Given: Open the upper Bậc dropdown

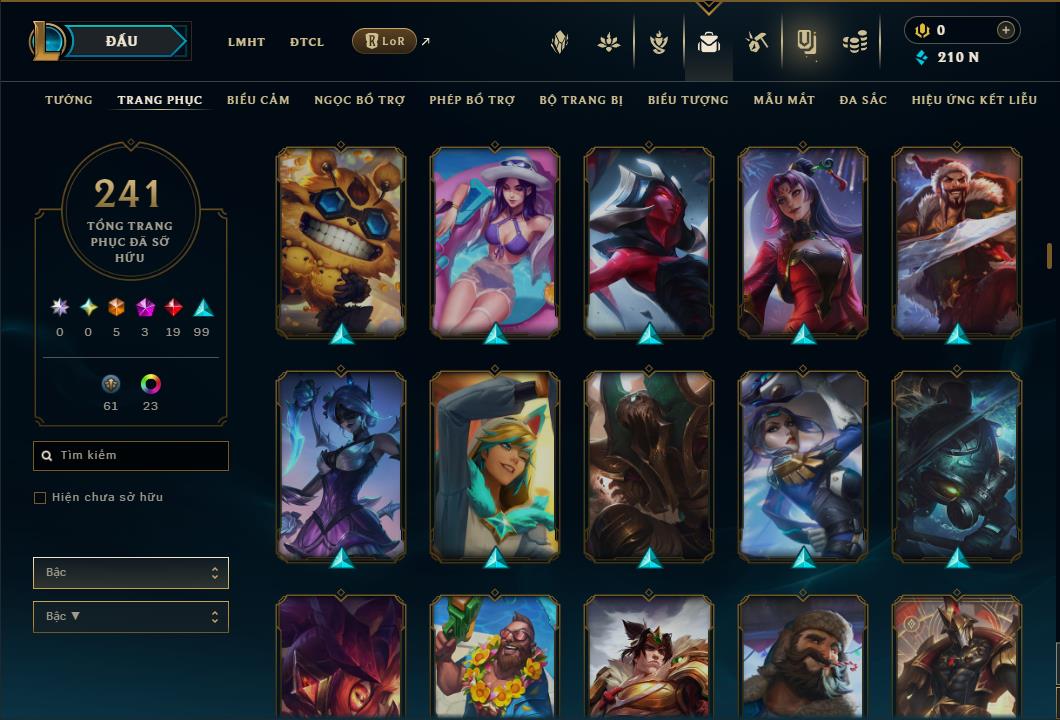Looking at the screenshot, I should tap(130, 573).
